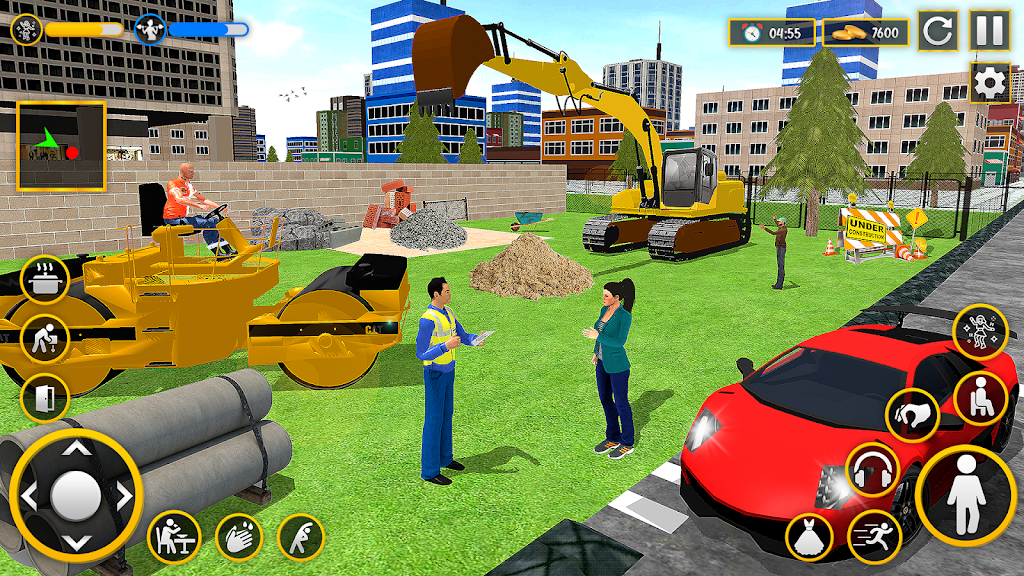Viewport: 1024px width, 576px height.
Task: Tap the joystick's right arrow
Action: pyautogui.click(x=123, y=495)
